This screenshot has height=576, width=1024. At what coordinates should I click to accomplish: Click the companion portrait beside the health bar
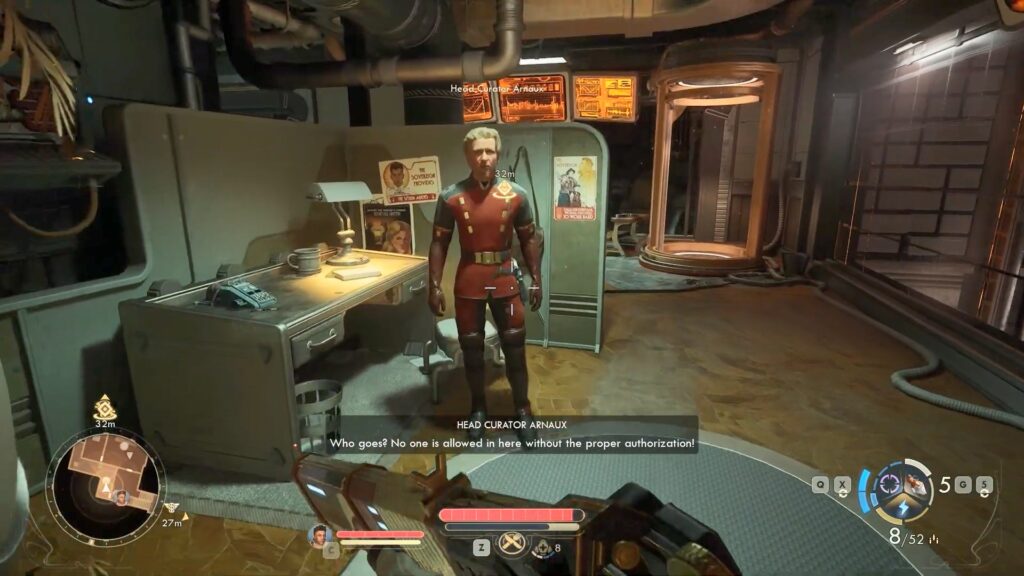point(320,535)
